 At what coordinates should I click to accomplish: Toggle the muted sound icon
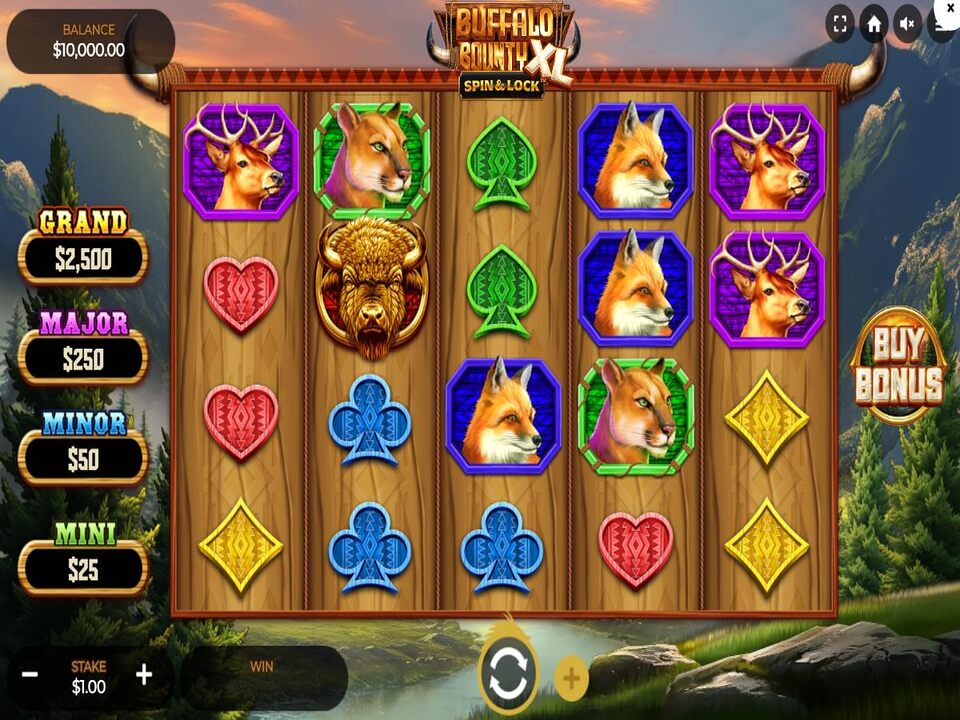point(908,24)
